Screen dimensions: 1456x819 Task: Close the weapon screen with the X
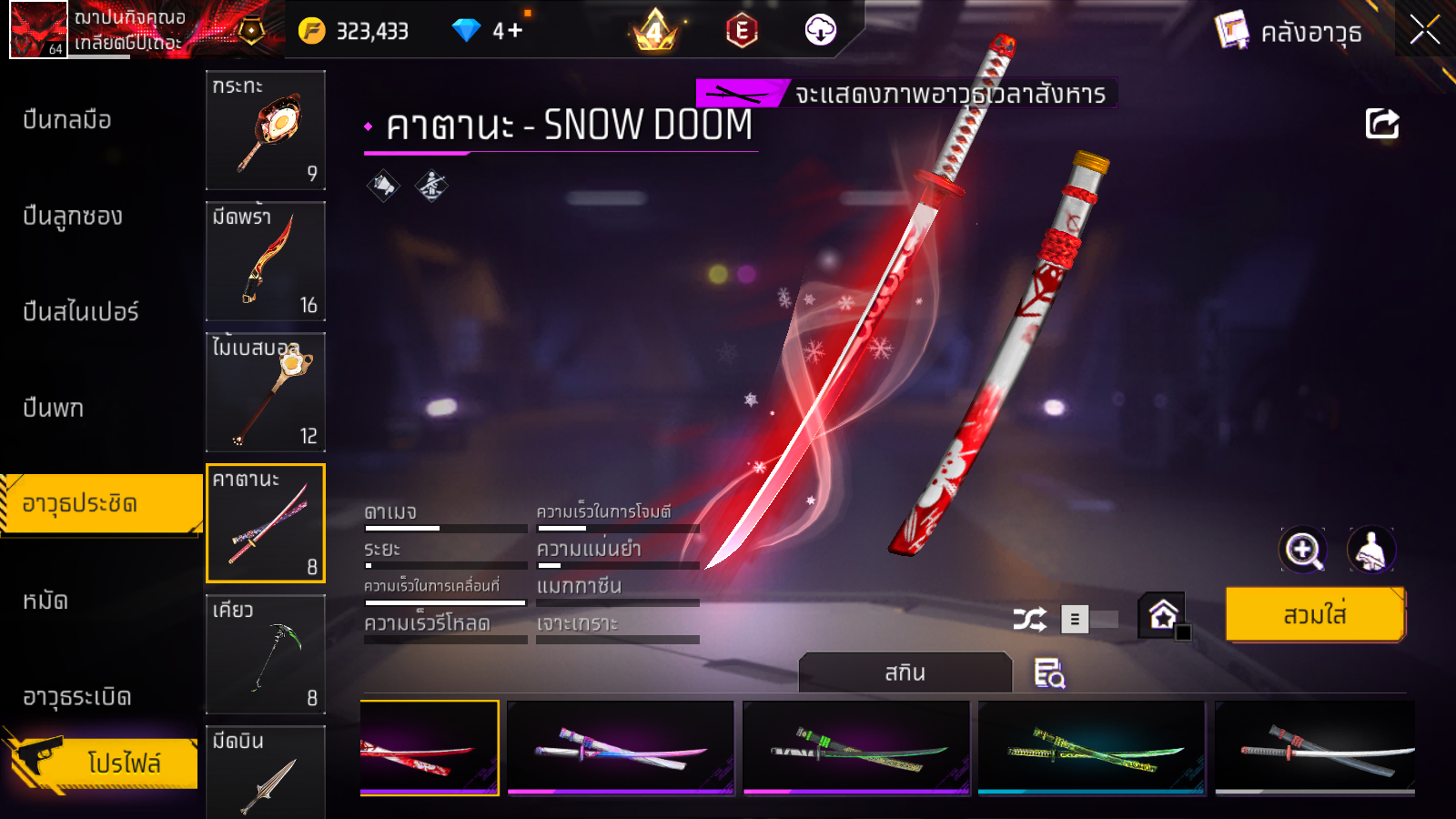(x=1424, y=31)
